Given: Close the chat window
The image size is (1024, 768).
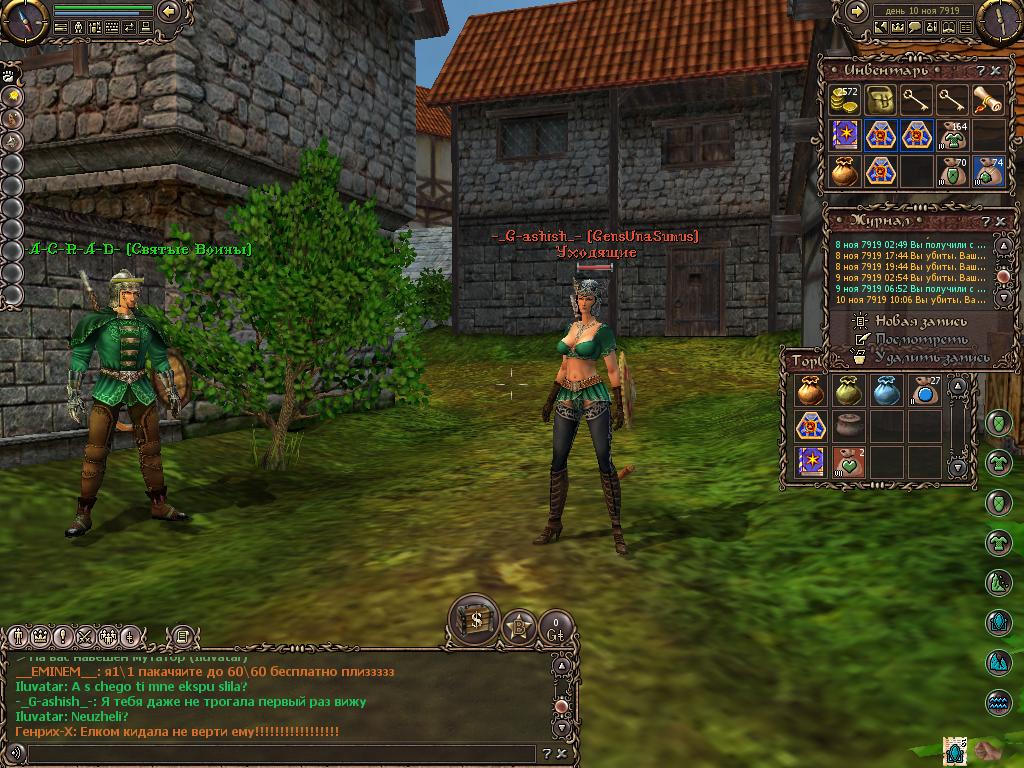Looking at the screenshot, I should coord(562,754).
